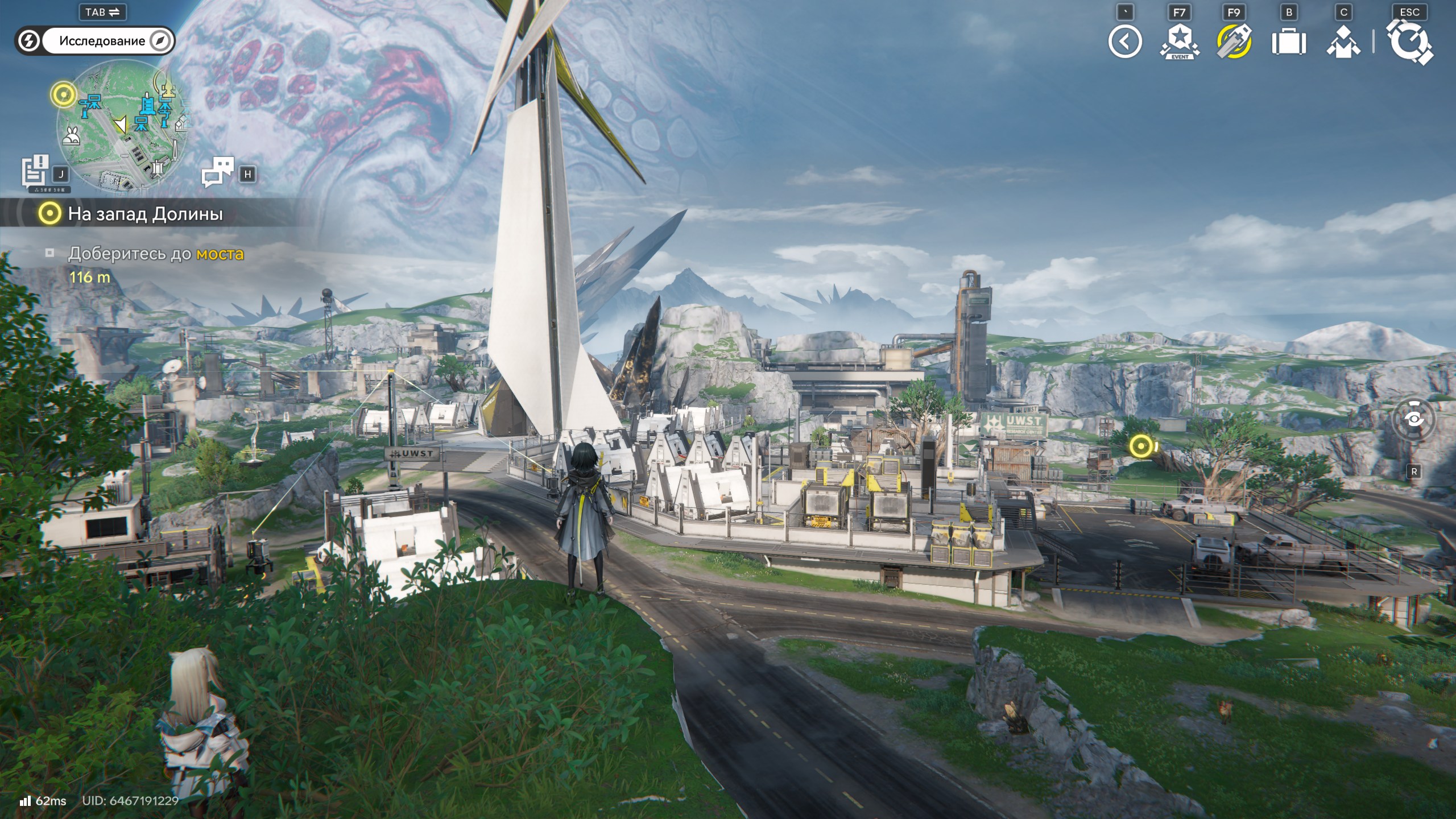The height and width of the screenshot is (819, 1456).
Task: Click the yellow quest marker on minimap edge
Action: click(63, 94)
